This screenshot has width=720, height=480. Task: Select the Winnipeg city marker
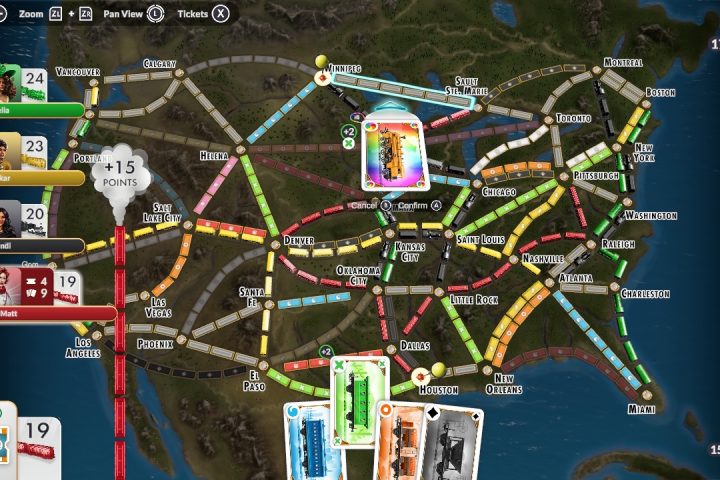[x=323, y=76]
